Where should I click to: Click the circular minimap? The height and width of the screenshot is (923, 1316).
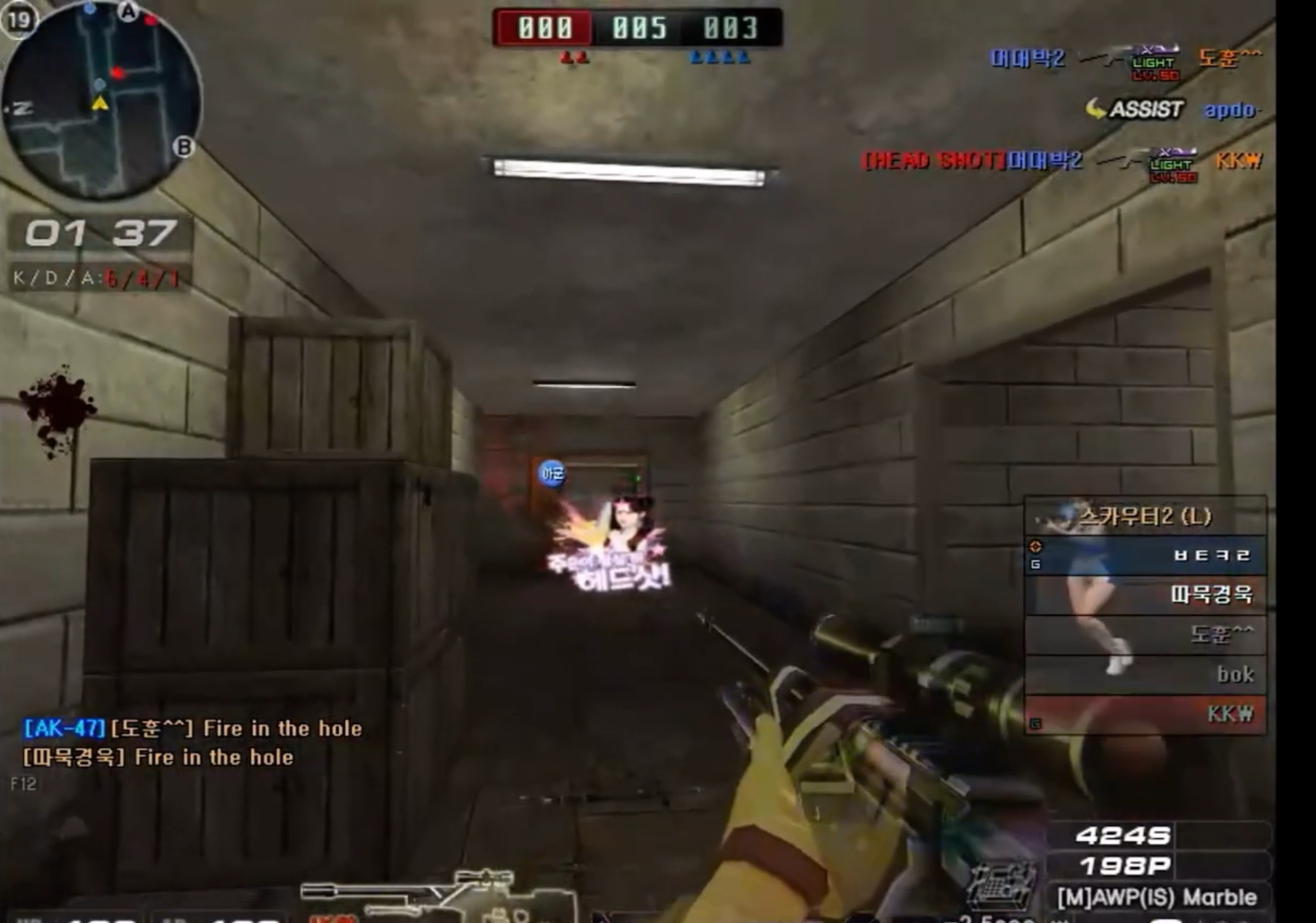pyautogui.click(x=102, y=102)
